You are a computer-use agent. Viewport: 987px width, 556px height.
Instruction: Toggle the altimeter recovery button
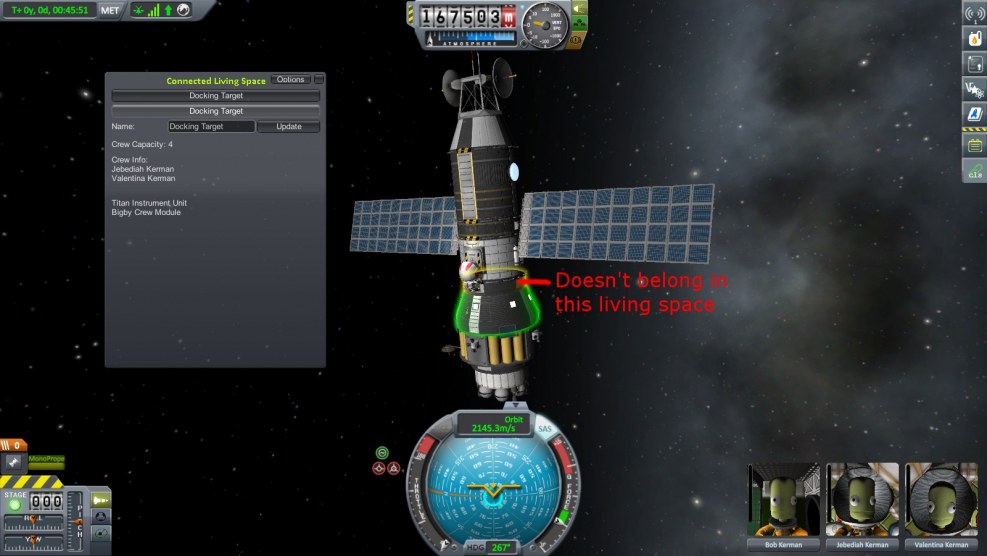pos(511,17)
